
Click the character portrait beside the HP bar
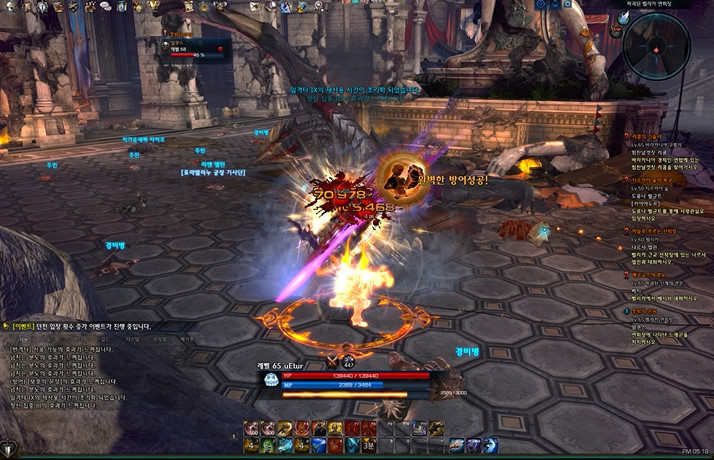tap(271, 380)
